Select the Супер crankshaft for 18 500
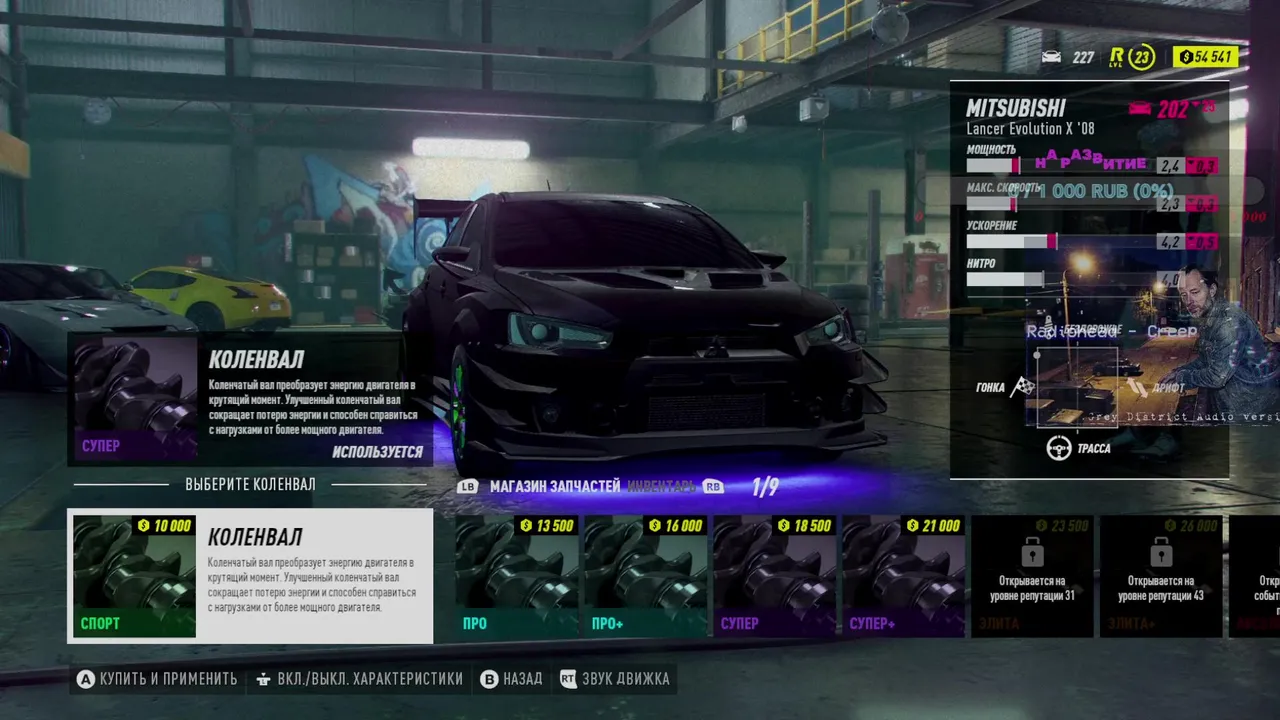Image resolution: width=1280 pixels, height=720 pixels. (x=774, y=576)
